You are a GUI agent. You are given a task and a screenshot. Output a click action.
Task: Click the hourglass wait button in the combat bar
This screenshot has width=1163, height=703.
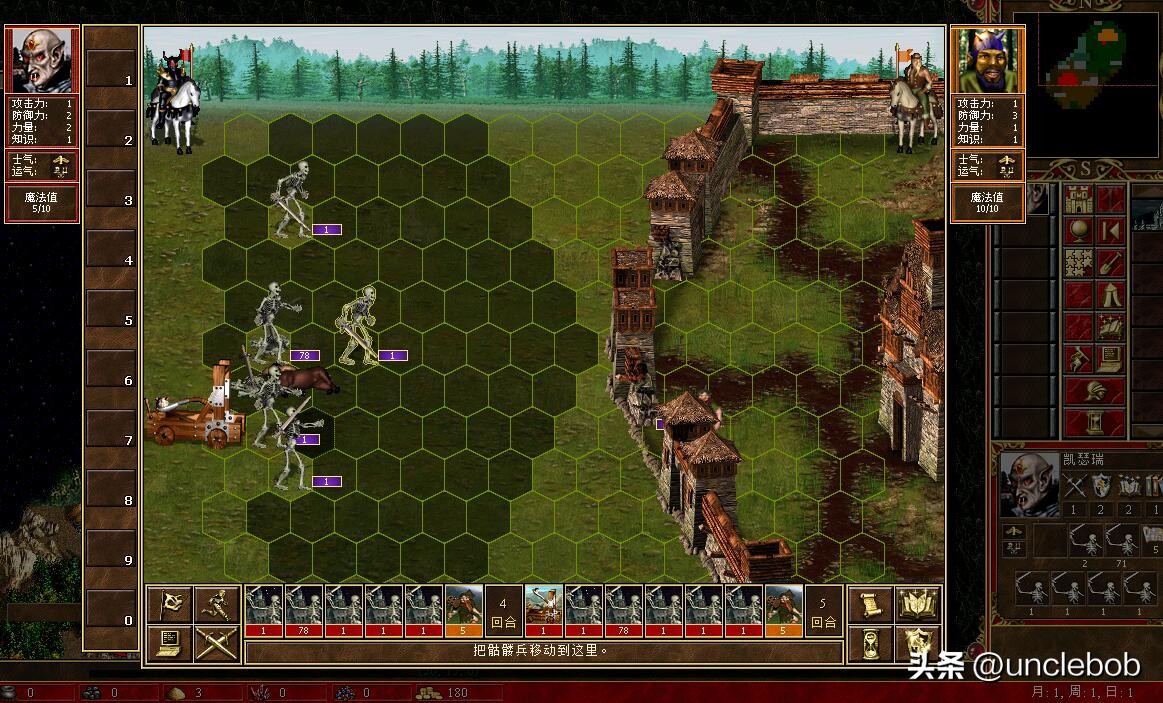tap(871, 642)
